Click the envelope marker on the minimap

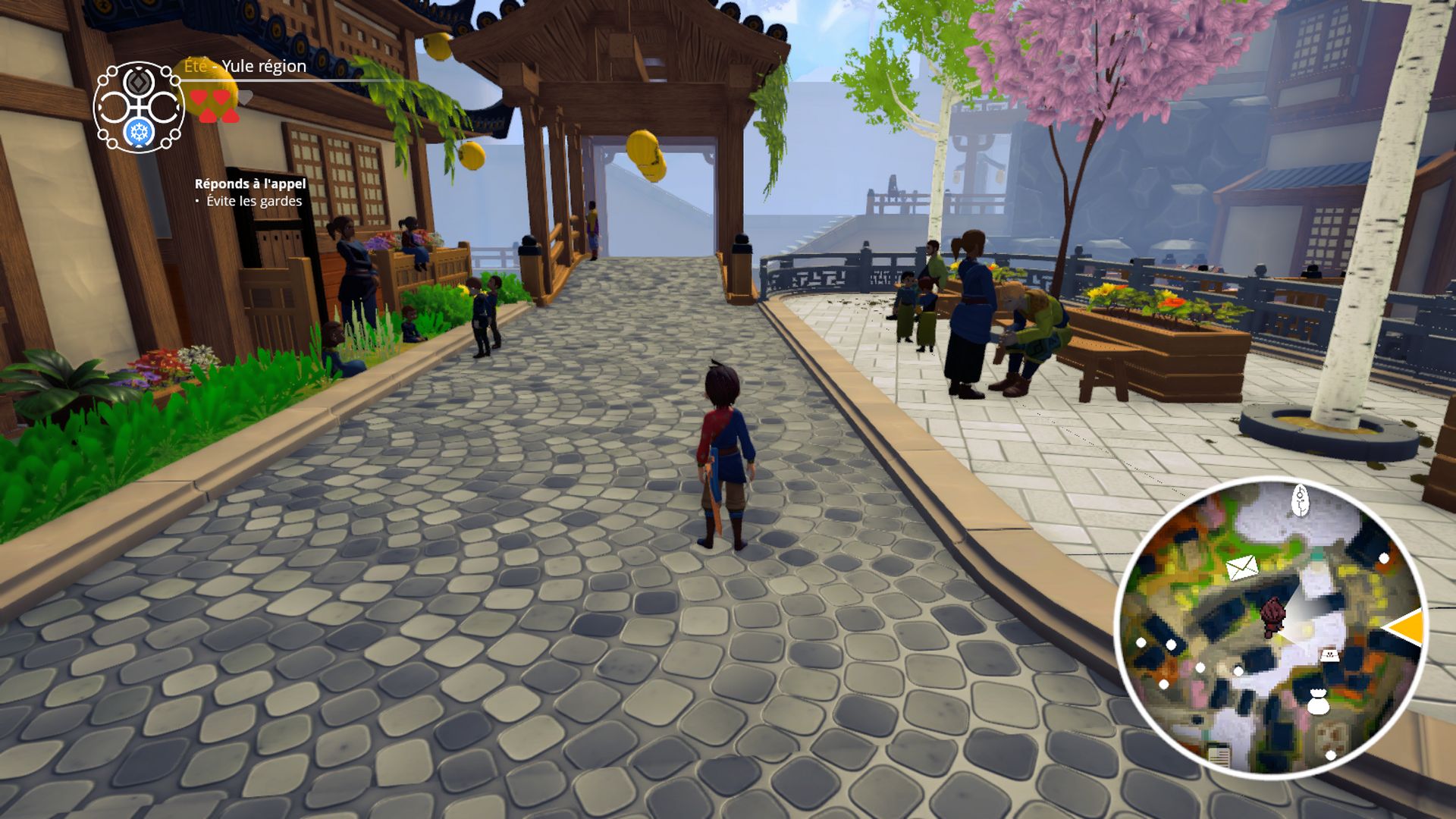(1242, 567)
